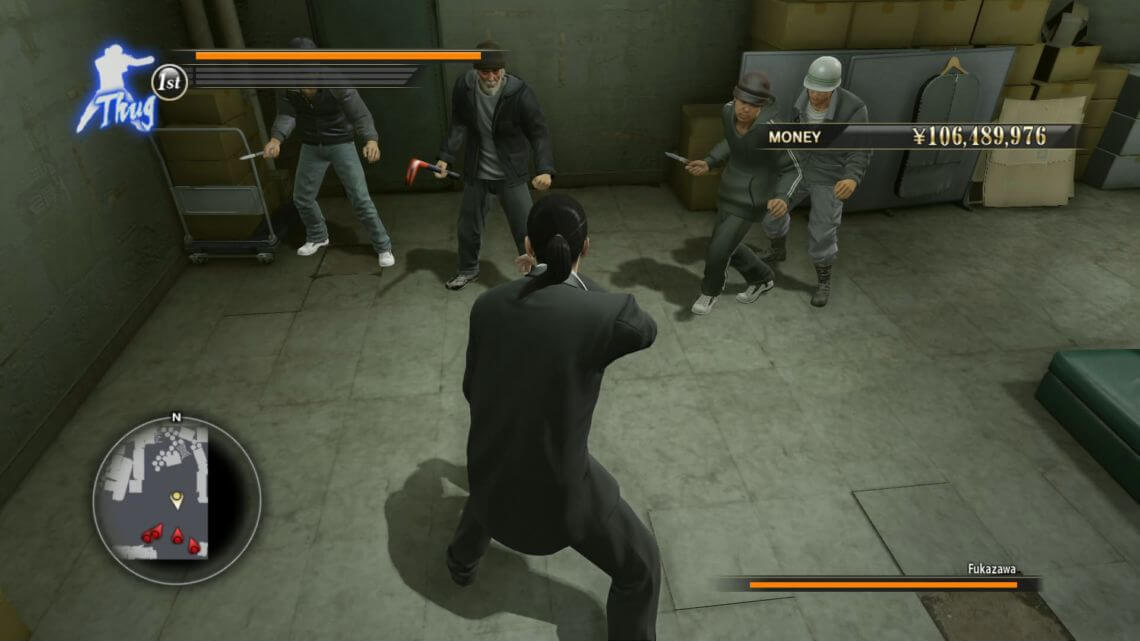Click the yellow player marker on minimap
1140x641 pixels.
point(177,498)
